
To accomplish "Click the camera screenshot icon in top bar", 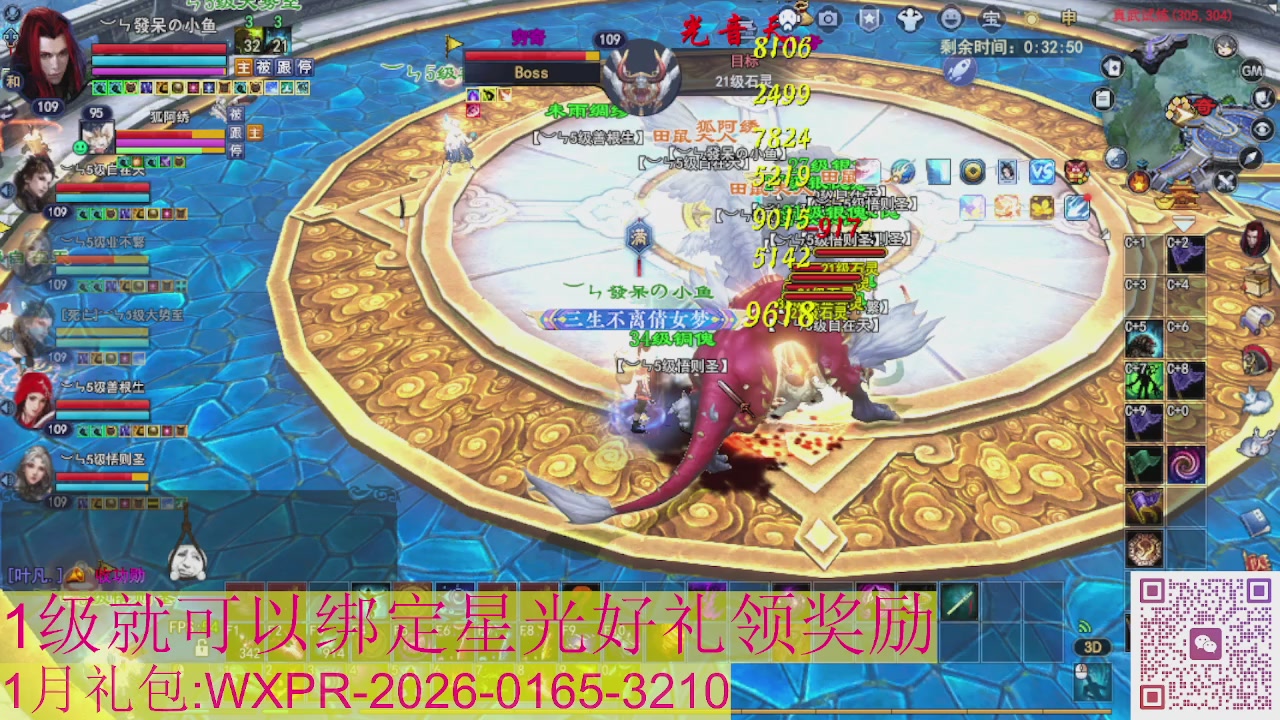I will [x=829, y=20].
